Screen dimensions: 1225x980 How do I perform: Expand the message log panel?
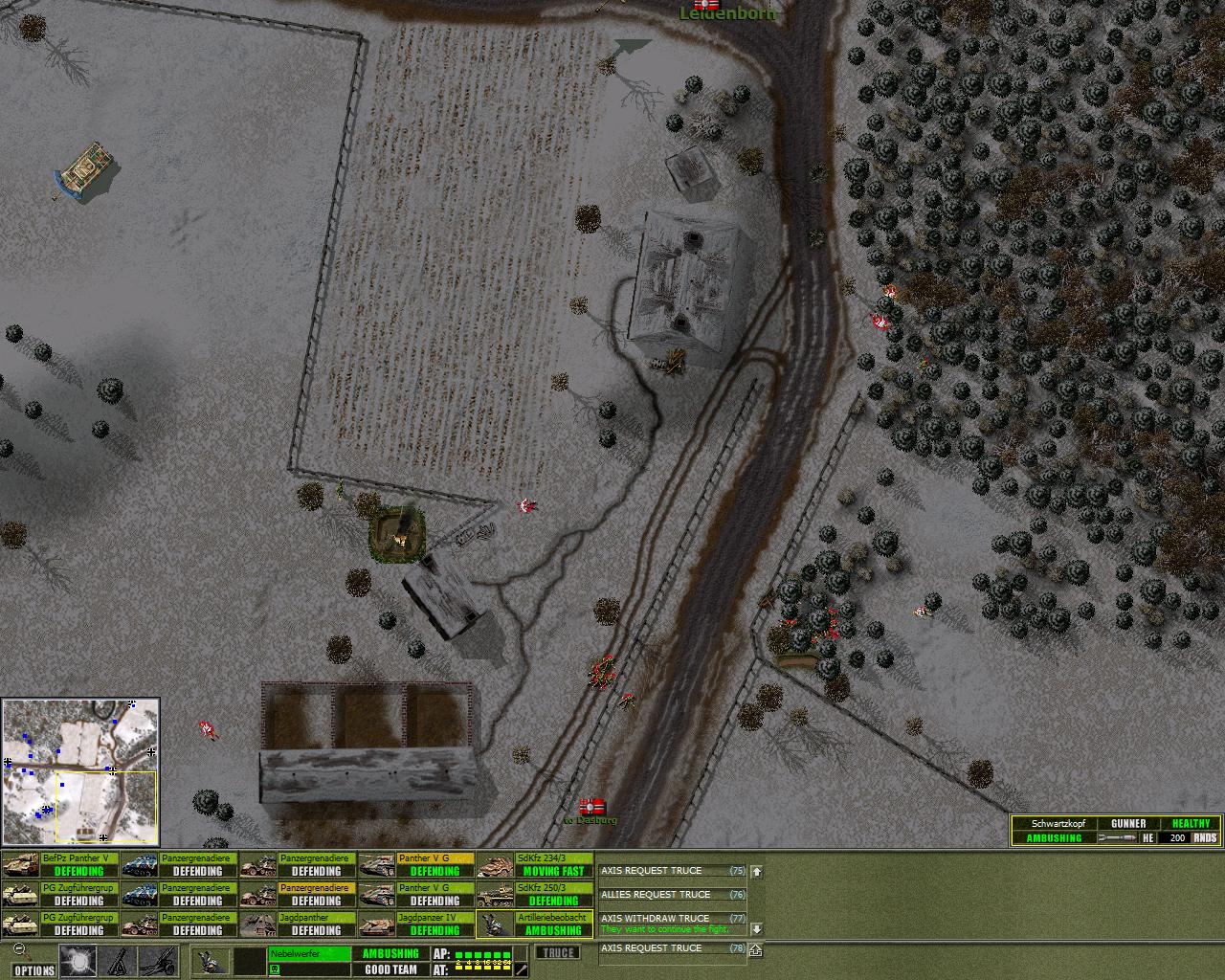pyautogui.click(x=756, y=951)
